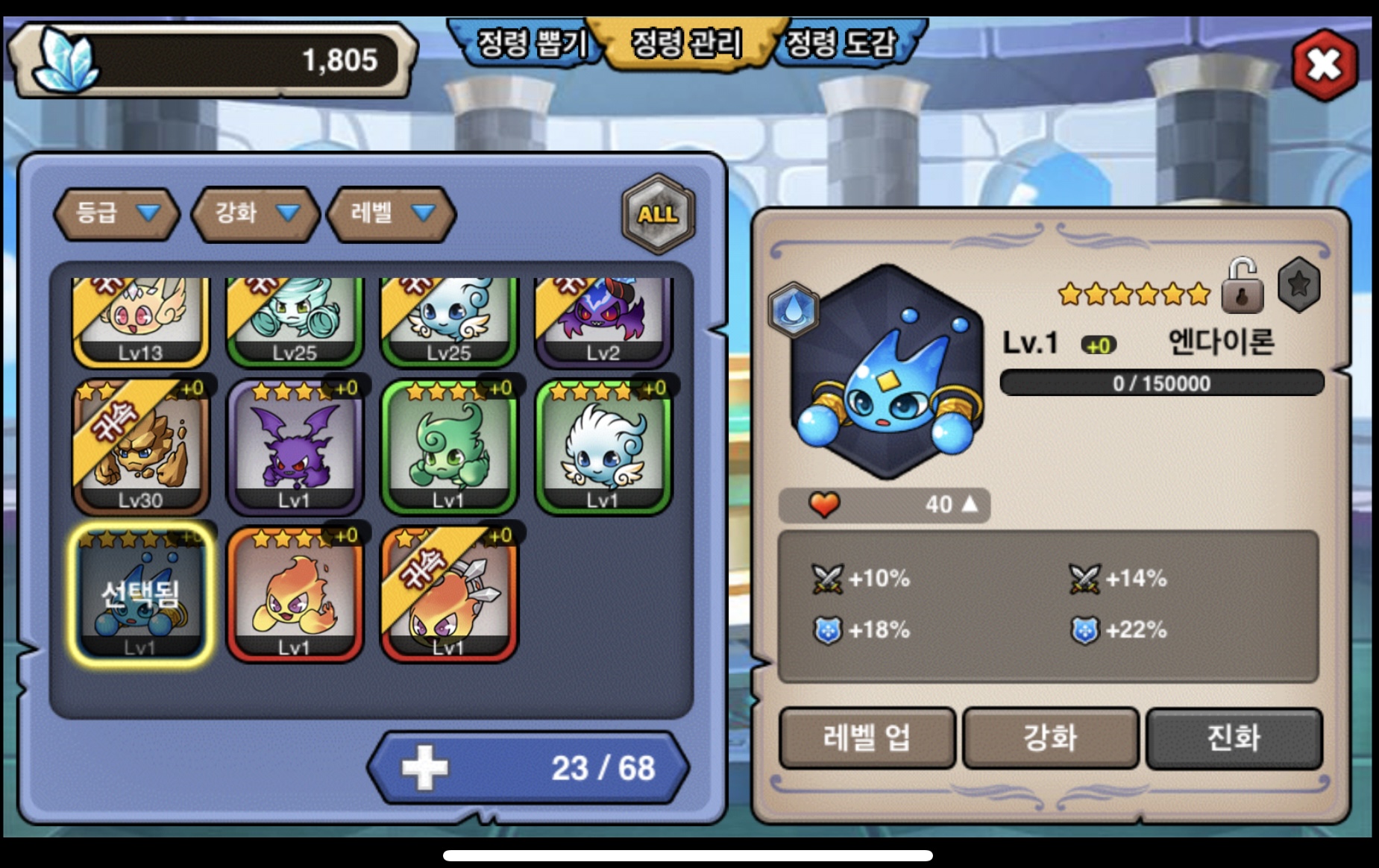Toggle the padlock on 엔다이론

1242,286
